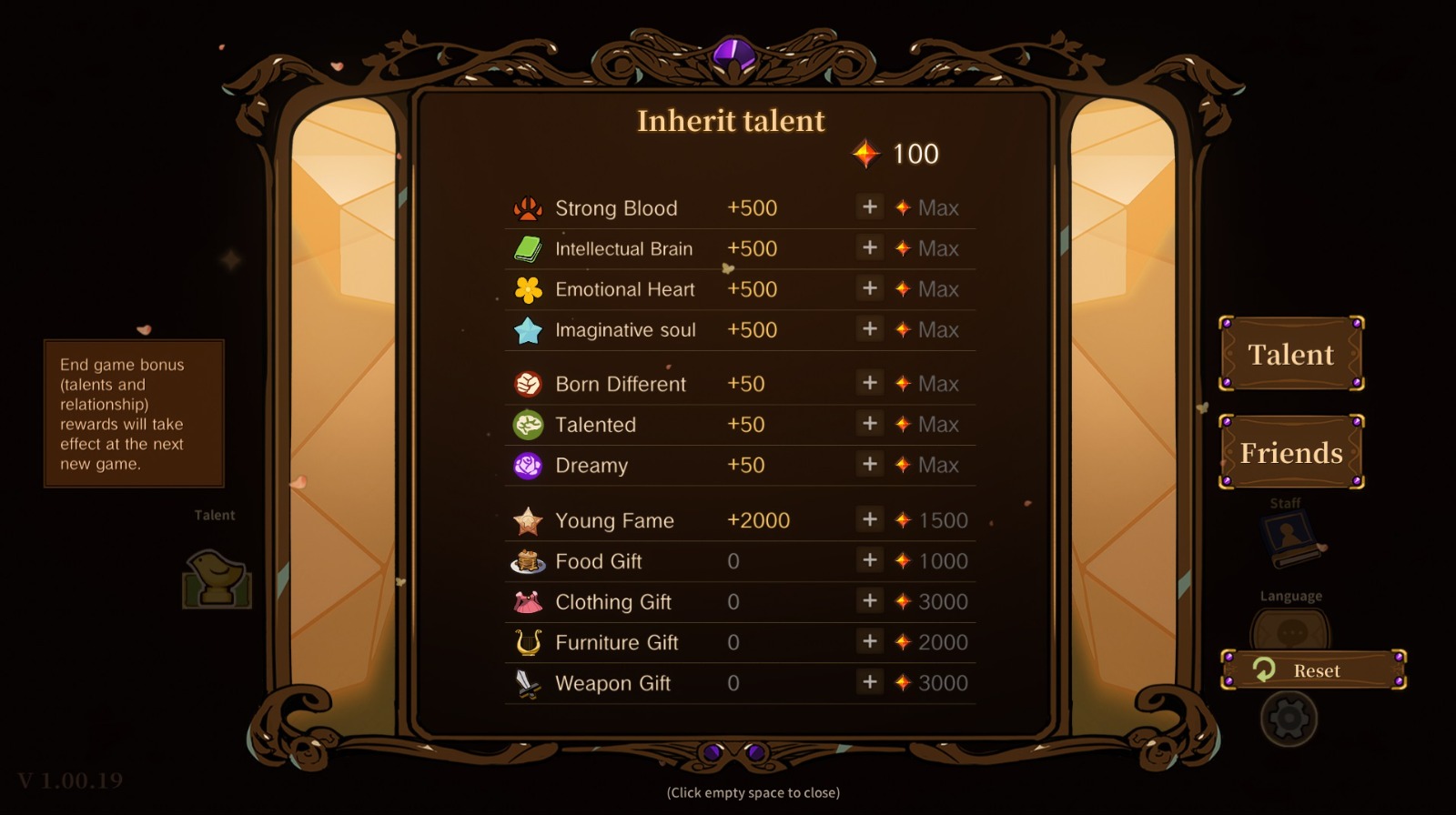Image resolution: width=1456 pixels, height=815 pixels.
Task: Click the Furniture Gift harp icon
Action: pos(526,641)
